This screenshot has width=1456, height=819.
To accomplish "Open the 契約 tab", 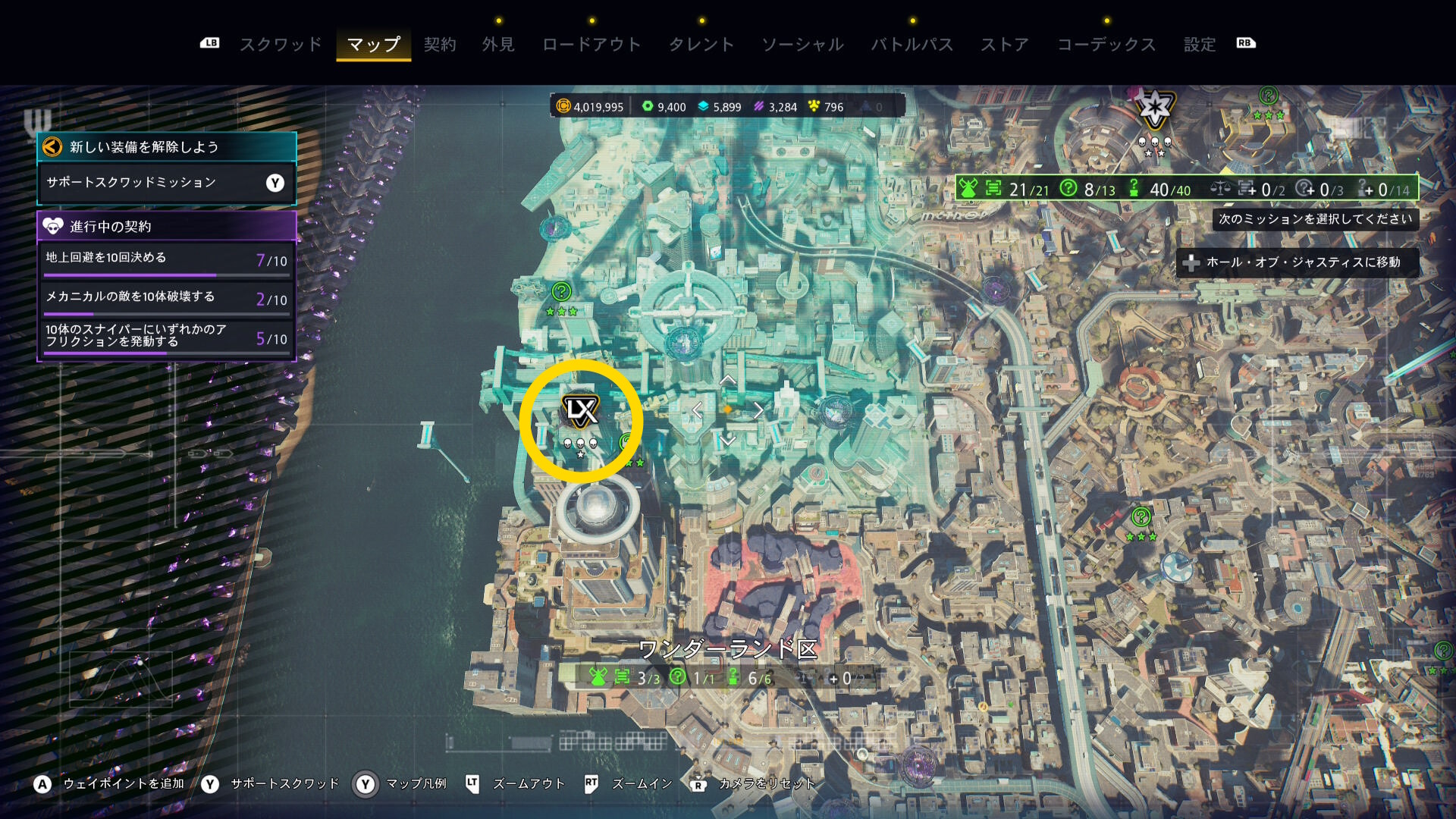I will 440,45.
